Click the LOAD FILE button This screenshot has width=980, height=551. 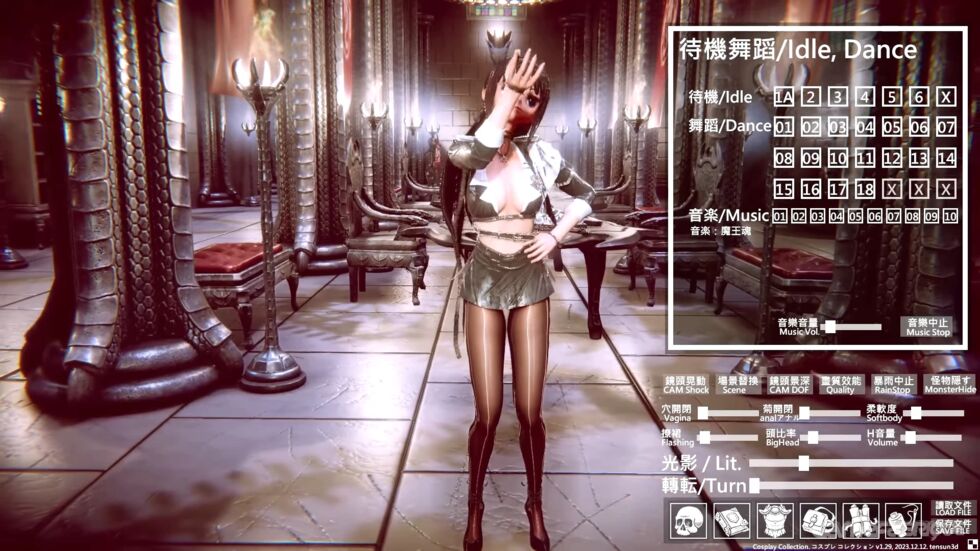(x=953, y=509)
